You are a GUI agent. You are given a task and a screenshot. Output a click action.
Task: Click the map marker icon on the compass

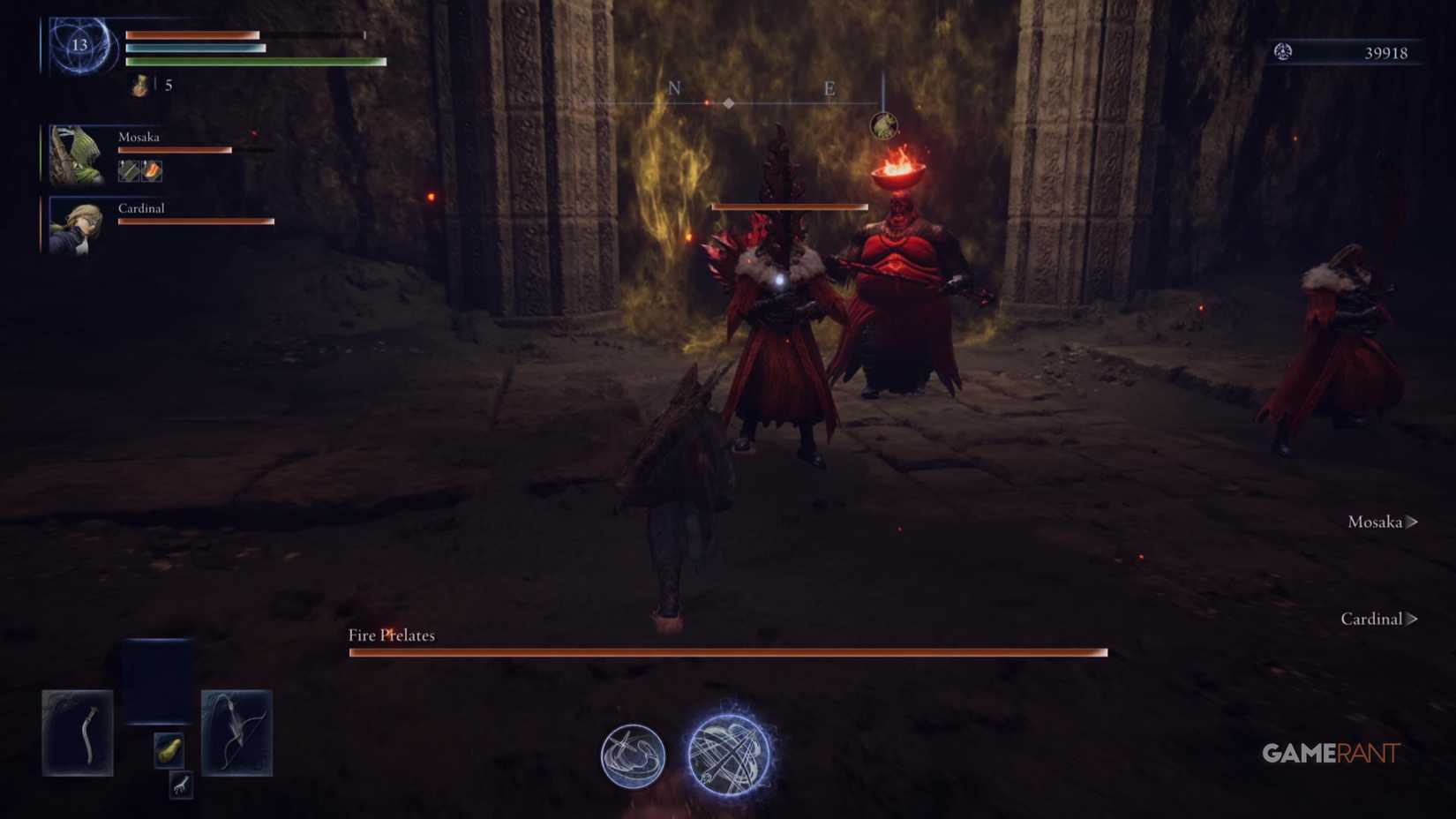point(728,101)
